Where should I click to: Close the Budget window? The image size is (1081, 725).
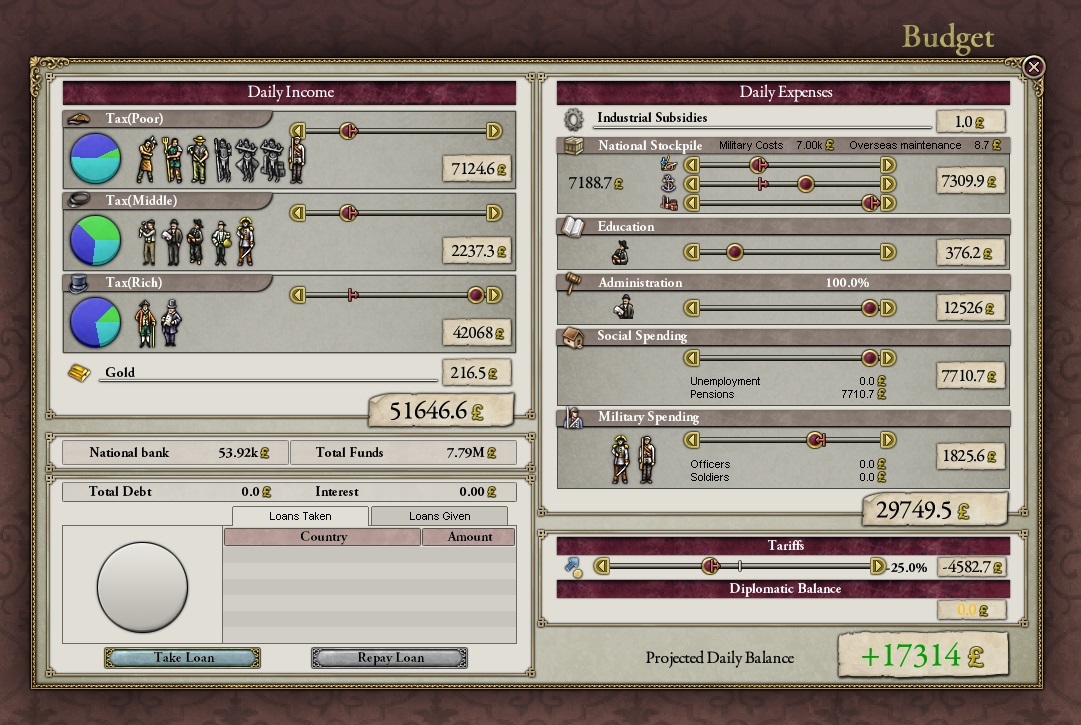coord(1034,67)
